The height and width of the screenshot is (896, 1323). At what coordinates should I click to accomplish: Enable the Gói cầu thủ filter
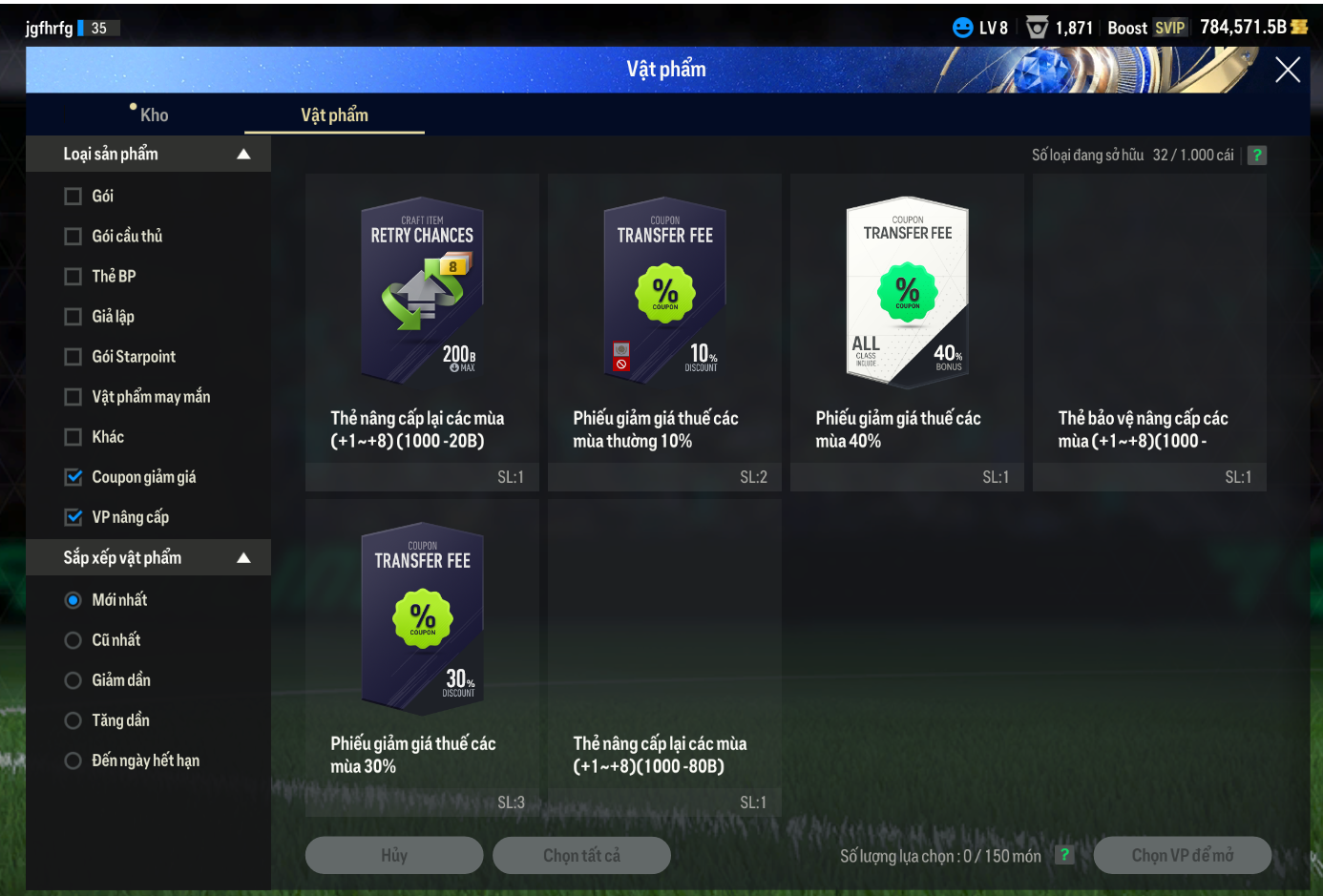pyautogui.click(x=73, y=237)
